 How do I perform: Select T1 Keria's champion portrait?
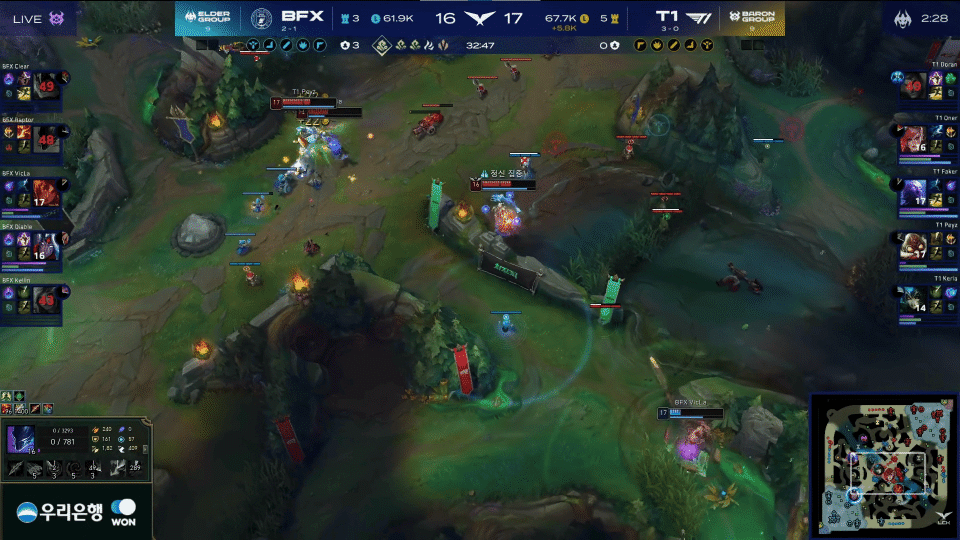pyautogui.click(x=913, y=300)
